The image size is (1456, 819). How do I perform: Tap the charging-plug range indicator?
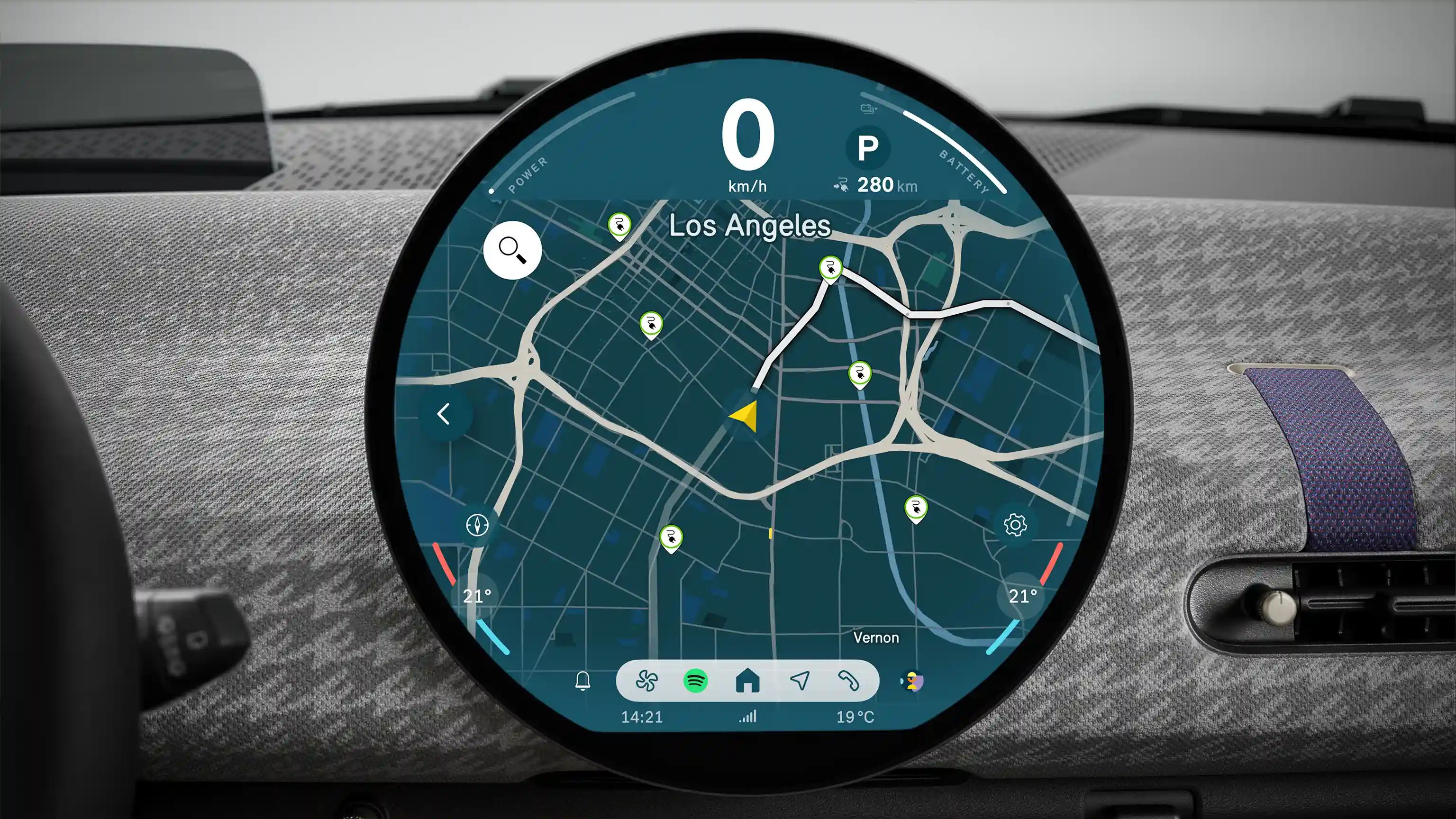tap(842, 184)
